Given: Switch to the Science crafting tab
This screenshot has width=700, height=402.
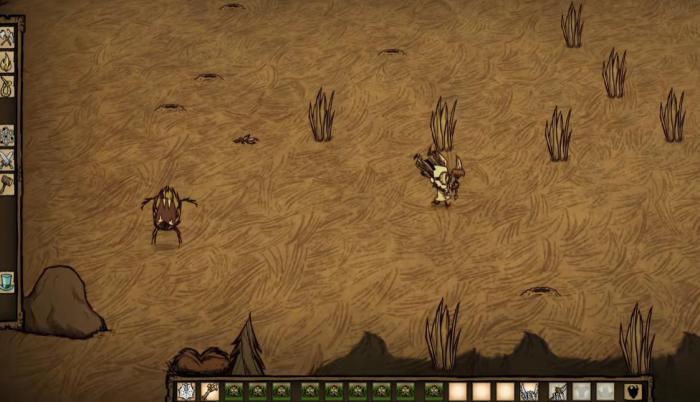Looking at the screenshot, I should (x=7, y=134).
